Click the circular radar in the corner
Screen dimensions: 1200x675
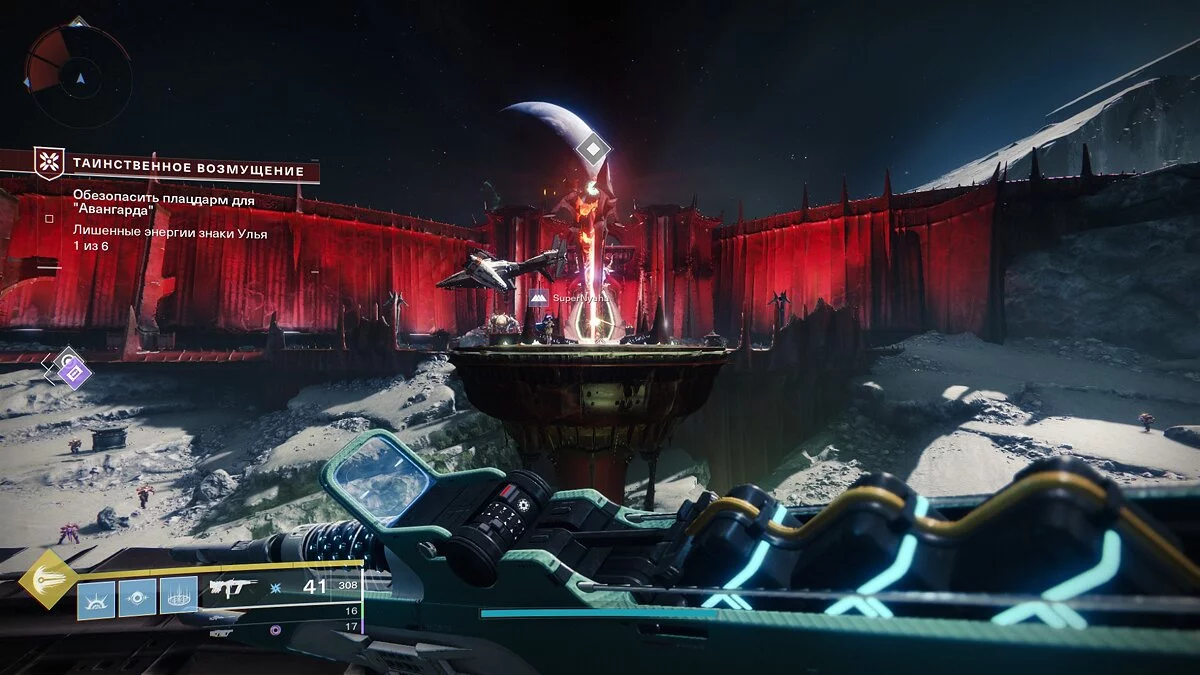tap(78, 75)
